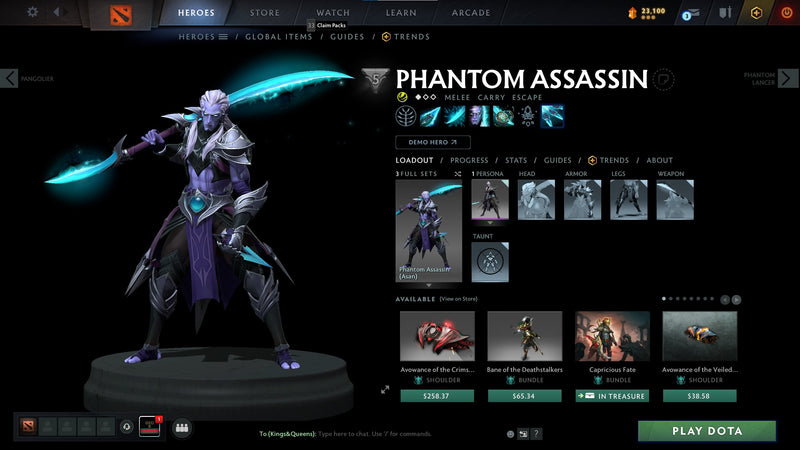Purchase the $38.58 shoulder item
This screenshot has width=800, height=450.
click(699, 396)
